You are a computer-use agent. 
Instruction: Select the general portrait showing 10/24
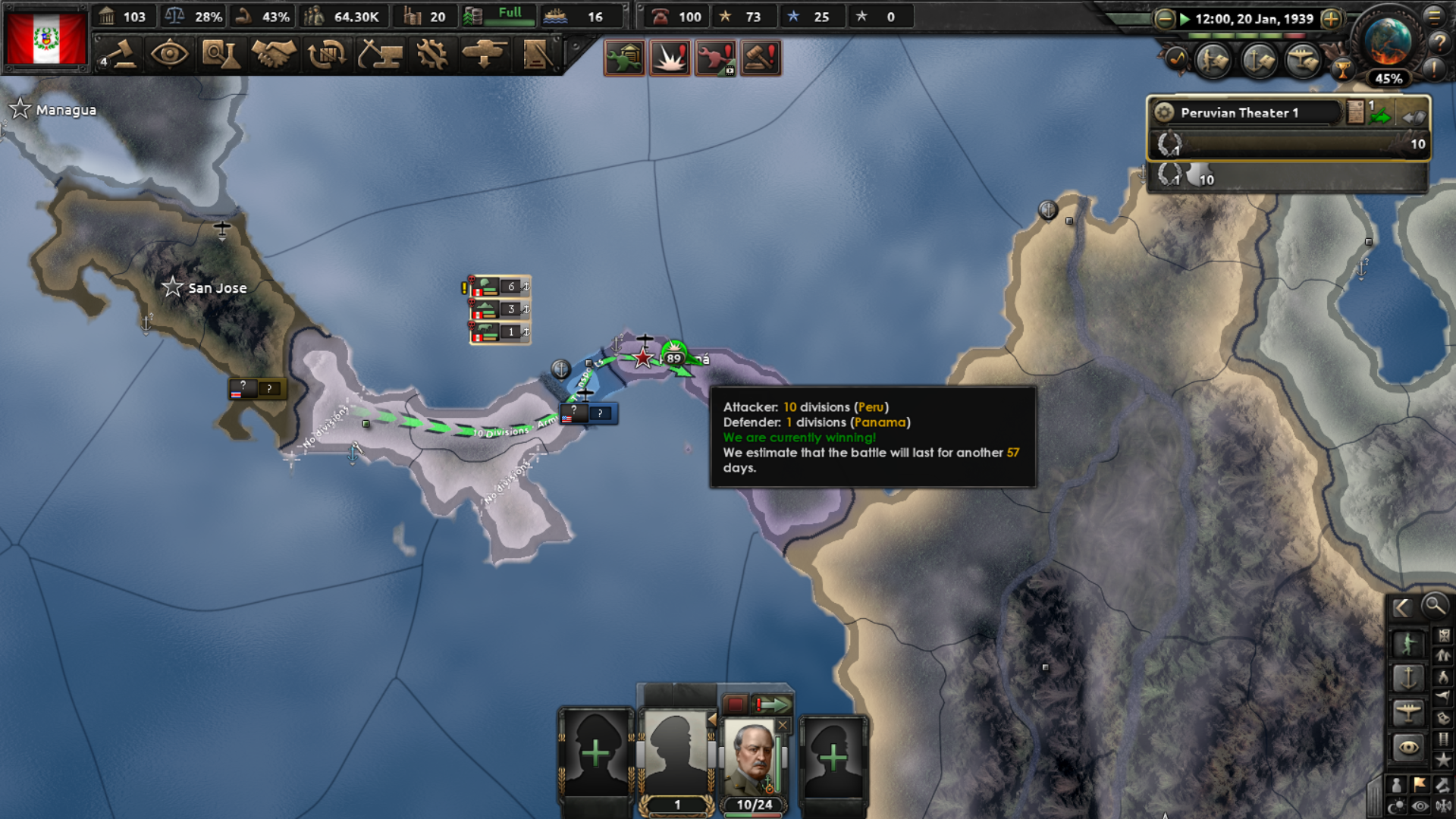751,758
